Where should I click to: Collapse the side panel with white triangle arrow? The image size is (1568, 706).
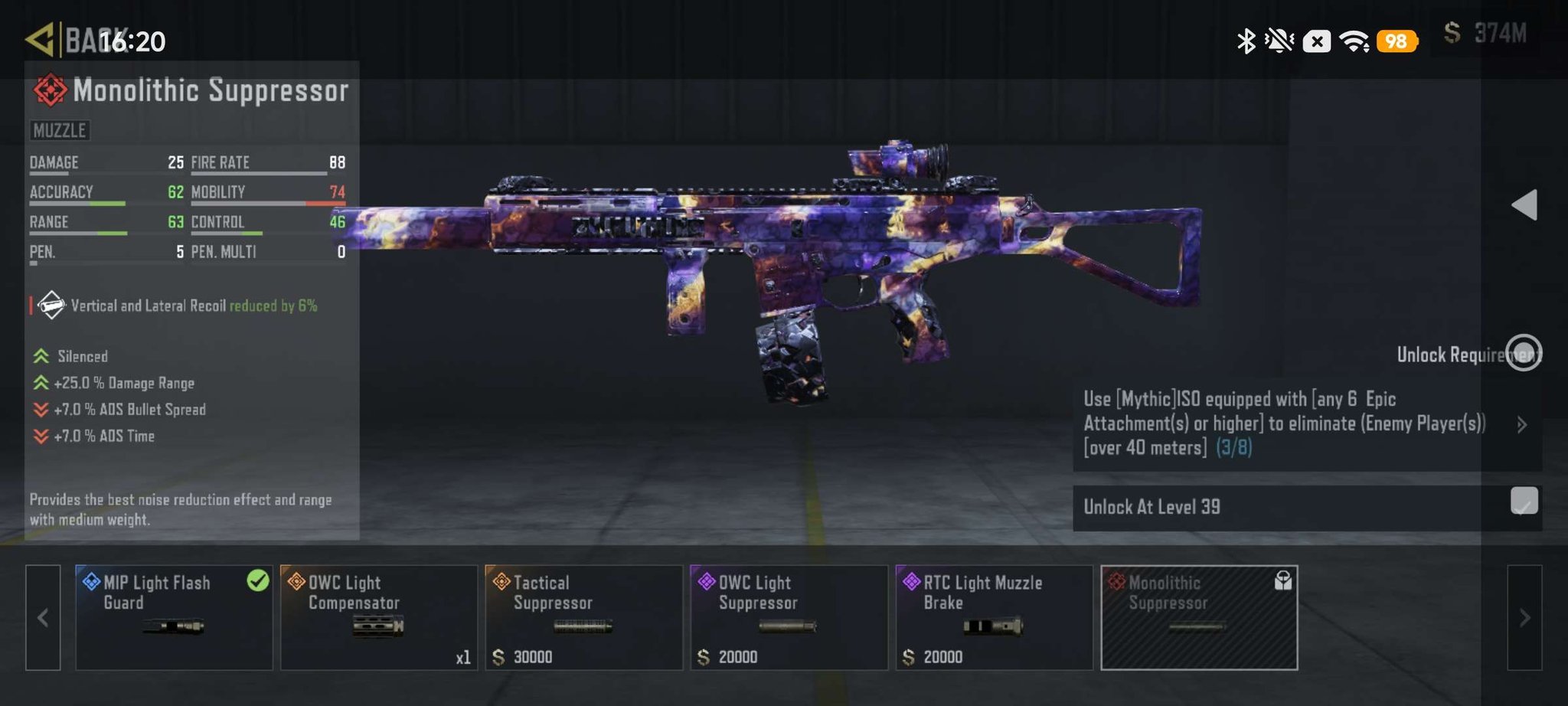click(1524, 204)
